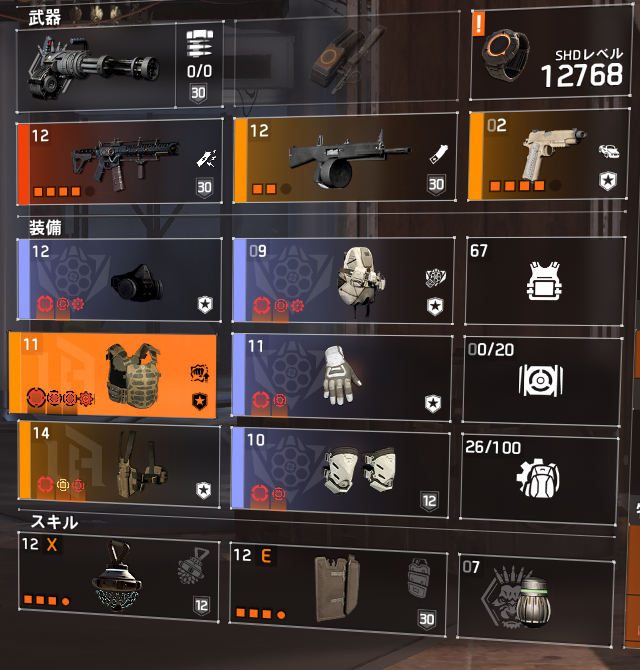Open the armor vest slot showing 67
Image resolution: width=640 pixels, height=670 pixels.
pyautogui.click(x=541, y=280)
